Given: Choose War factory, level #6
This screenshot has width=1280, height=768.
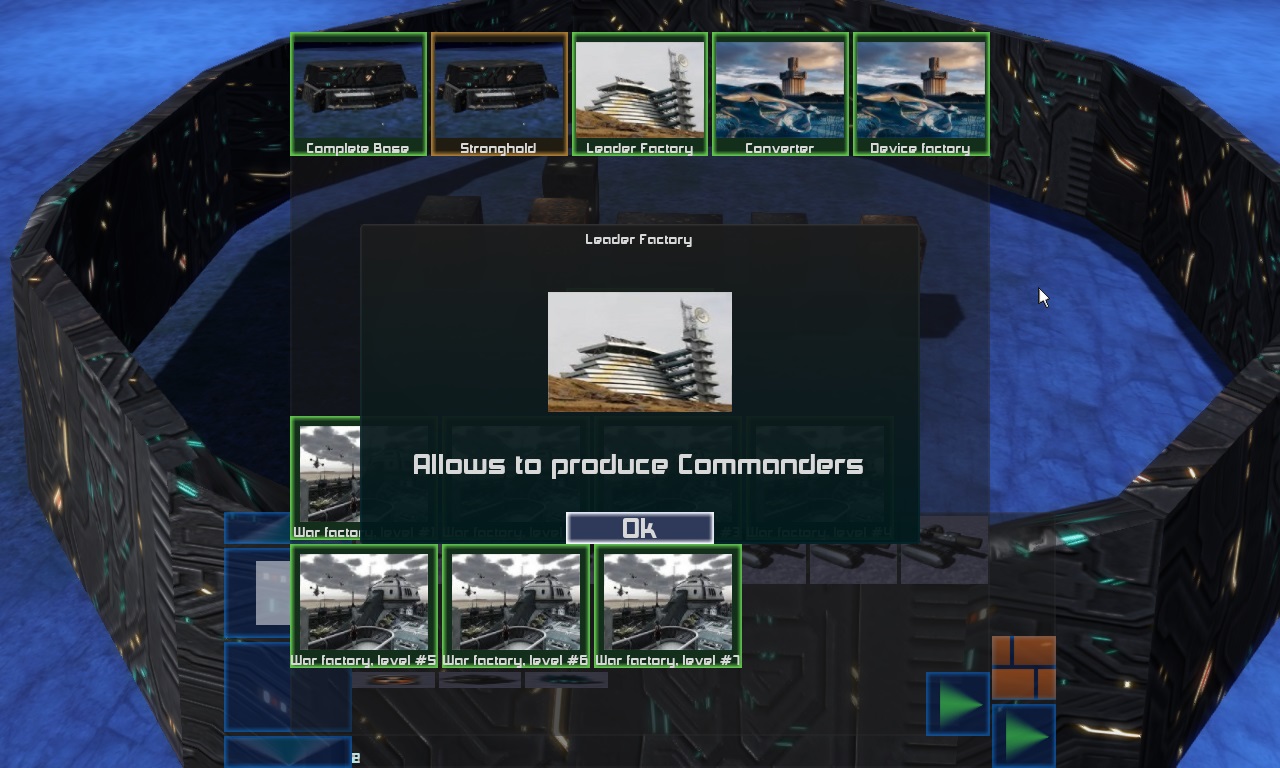Looking at the screenshot, I should tap(516, 605).
